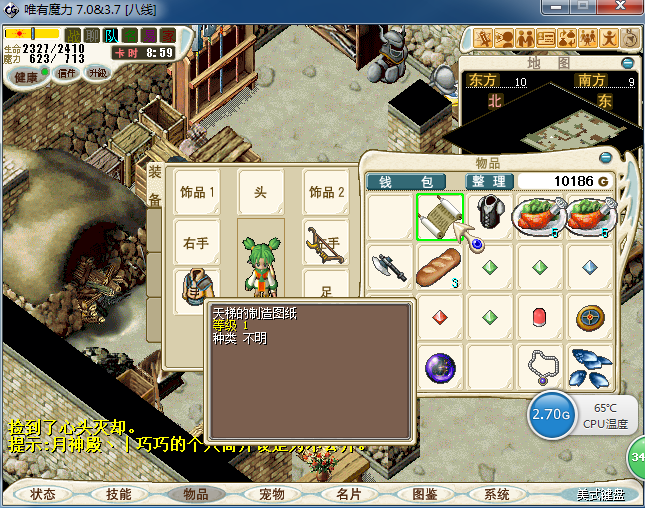Select the round bronze shield item
This screenshot has width=645, height=508.
click(x=591, y=318)
